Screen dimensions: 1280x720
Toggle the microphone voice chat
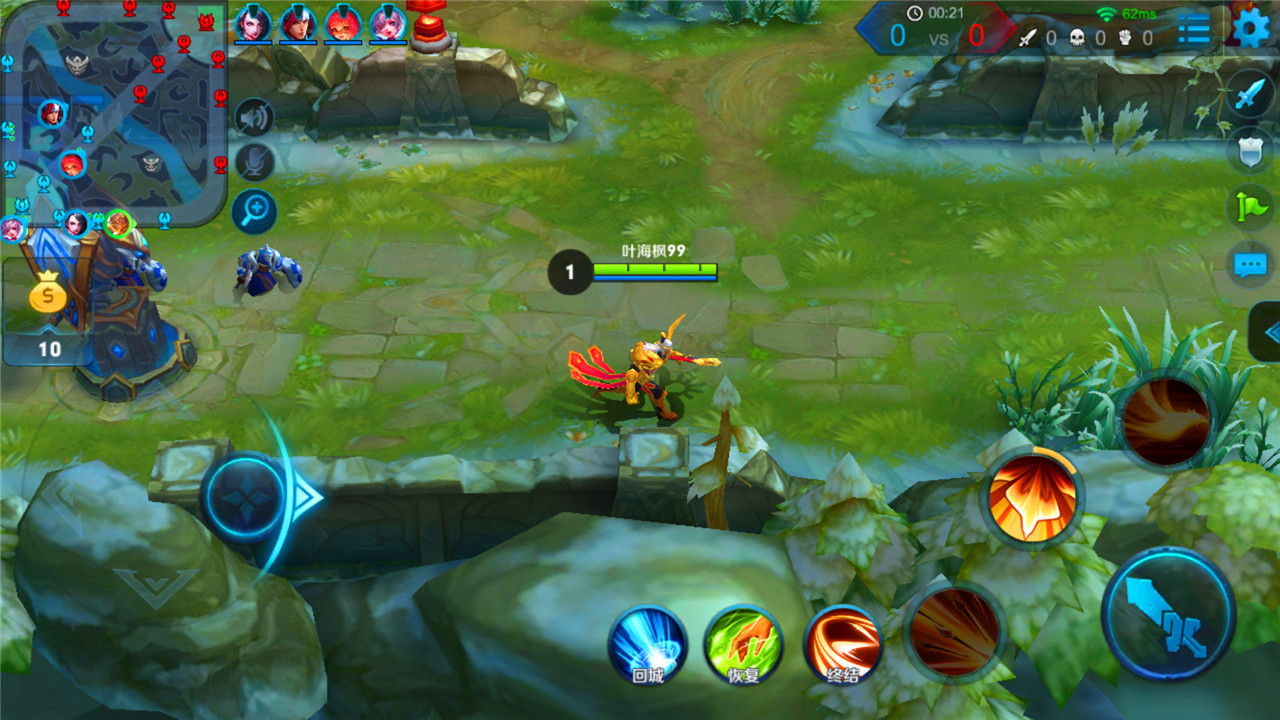click(254, 162)
